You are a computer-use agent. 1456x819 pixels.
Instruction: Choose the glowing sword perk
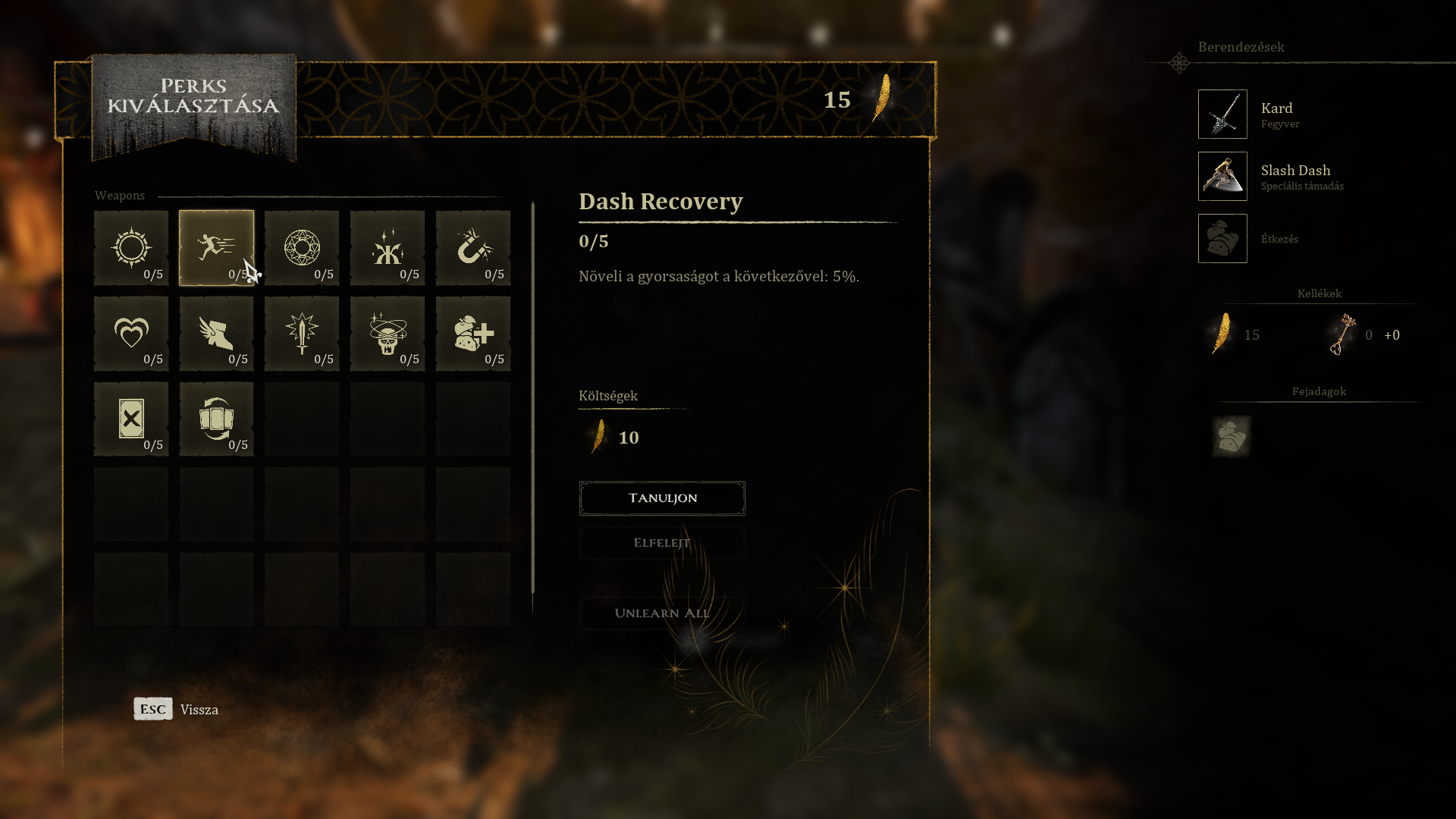coord(302,334)
